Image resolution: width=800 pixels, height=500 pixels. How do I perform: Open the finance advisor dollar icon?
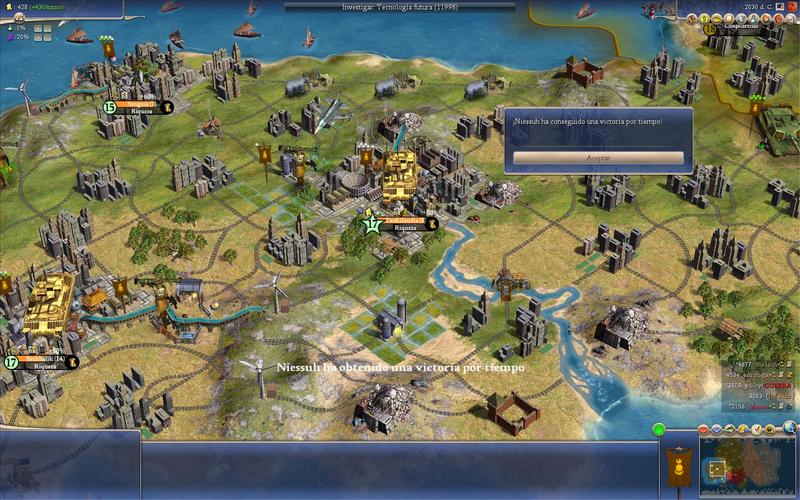[702, 16]
